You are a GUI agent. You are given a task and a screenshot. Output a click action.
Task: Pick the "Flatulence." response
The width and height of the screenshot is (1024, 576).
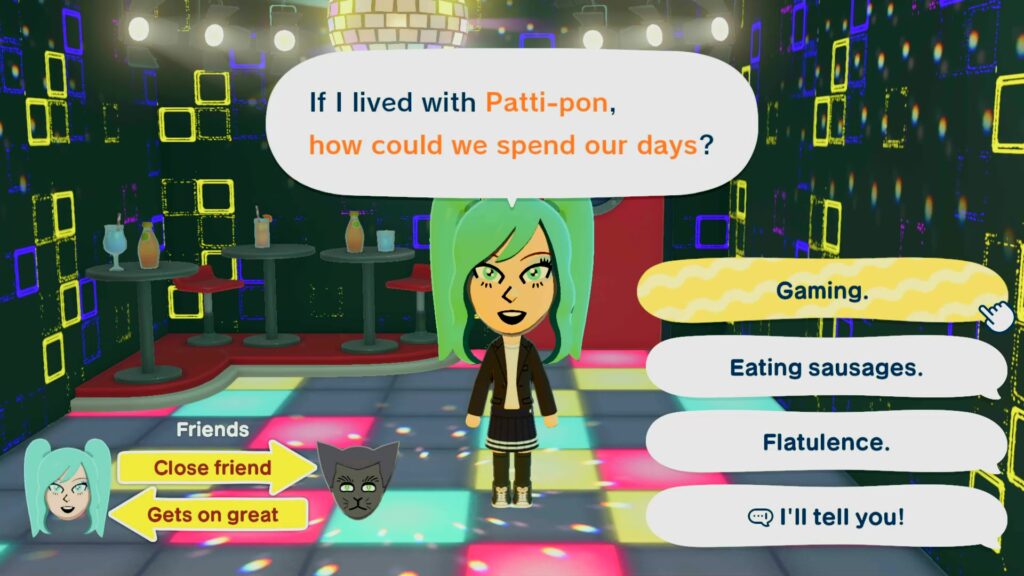(825, 441)
